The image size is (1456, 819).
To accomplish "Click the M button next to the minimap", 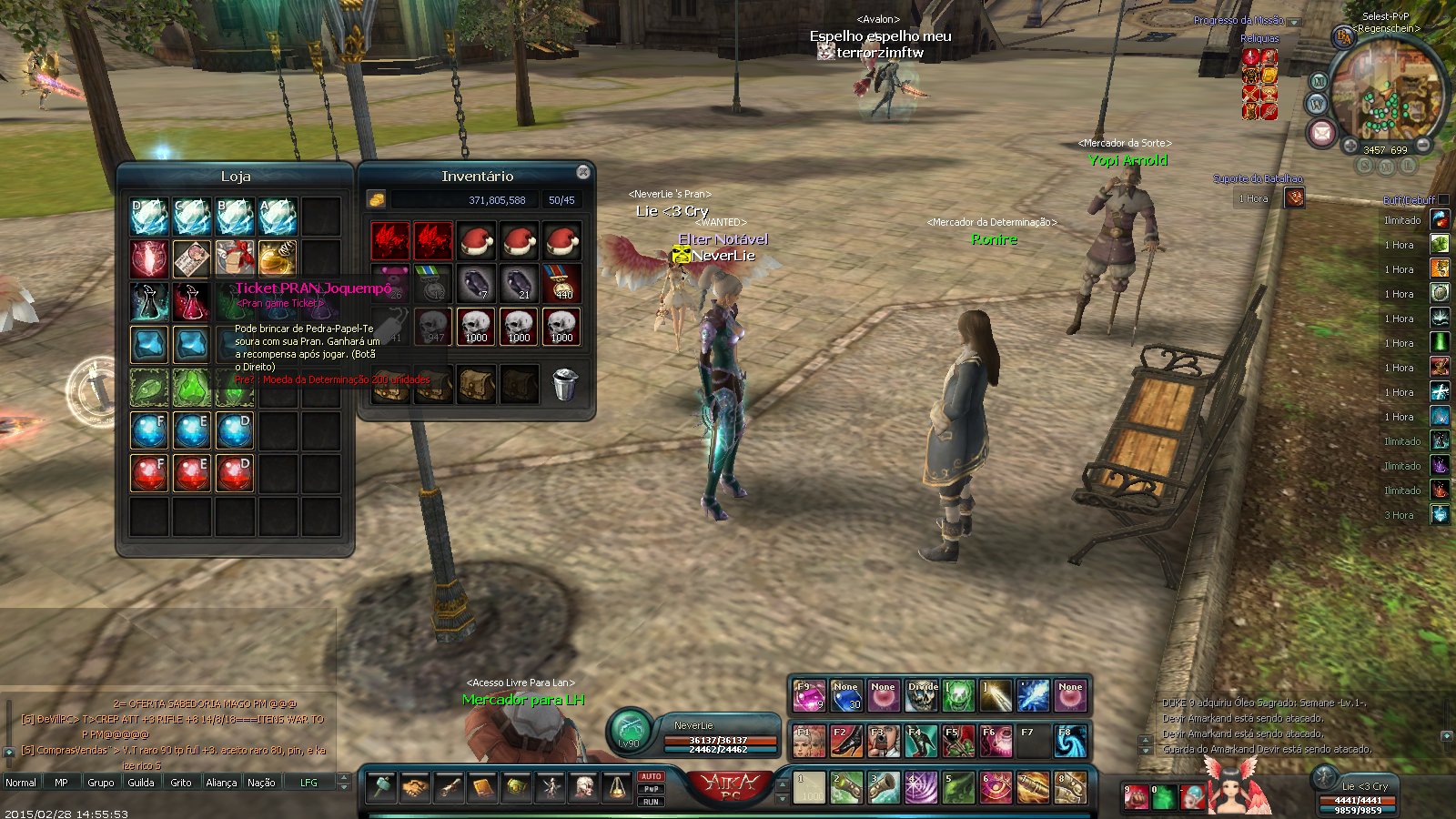I will point(1319,81).
